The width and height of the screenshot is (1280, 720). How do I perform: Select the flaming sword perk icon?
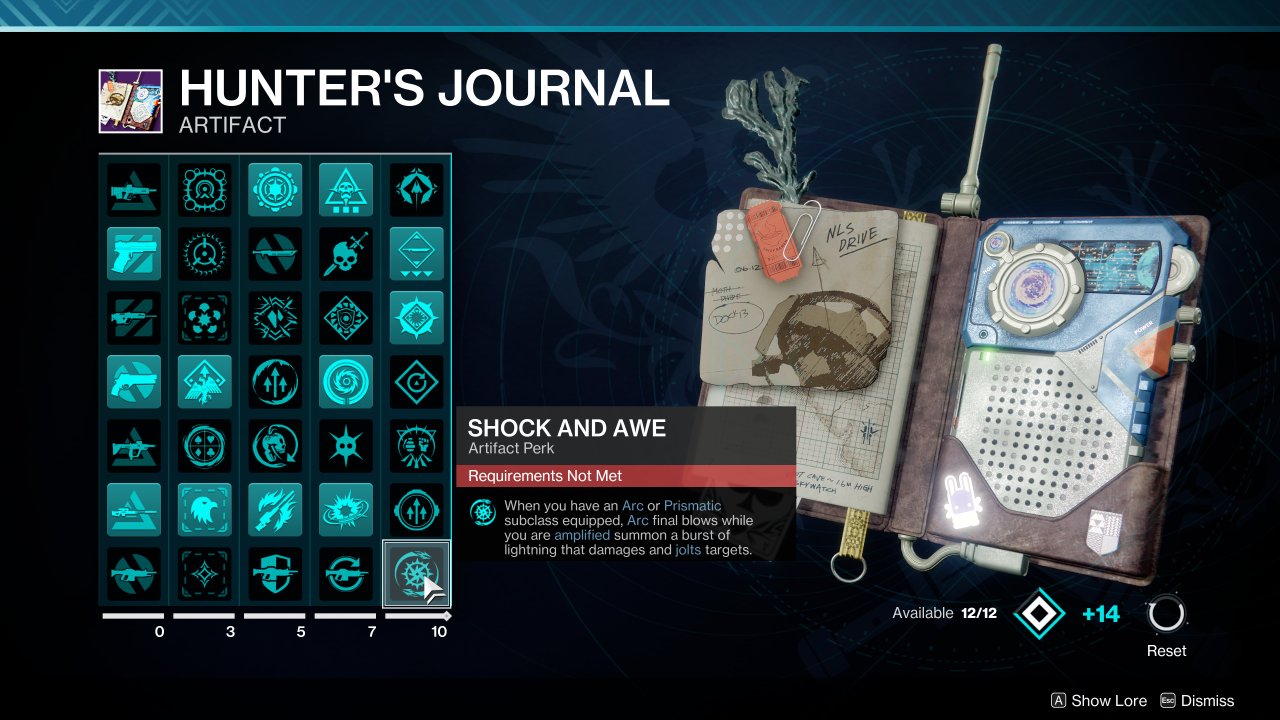tap(275, 509)
